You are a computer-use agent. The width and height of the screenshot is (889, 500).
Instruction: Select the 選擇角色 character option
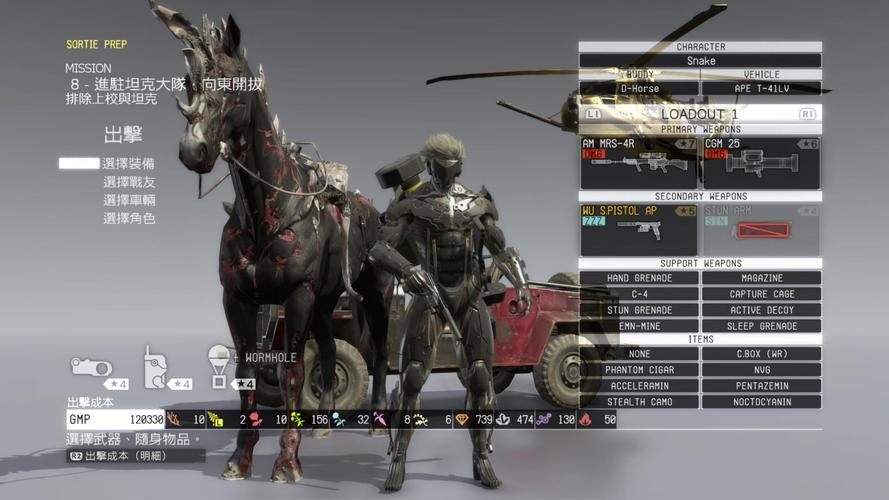click(x=129, y=218)
